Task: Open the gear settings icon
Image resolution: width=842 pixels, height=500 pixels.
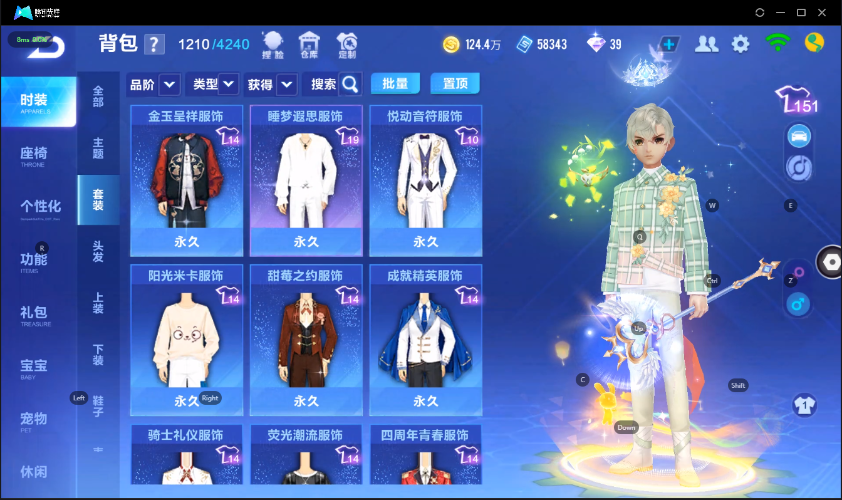Action: click(741, 44)
